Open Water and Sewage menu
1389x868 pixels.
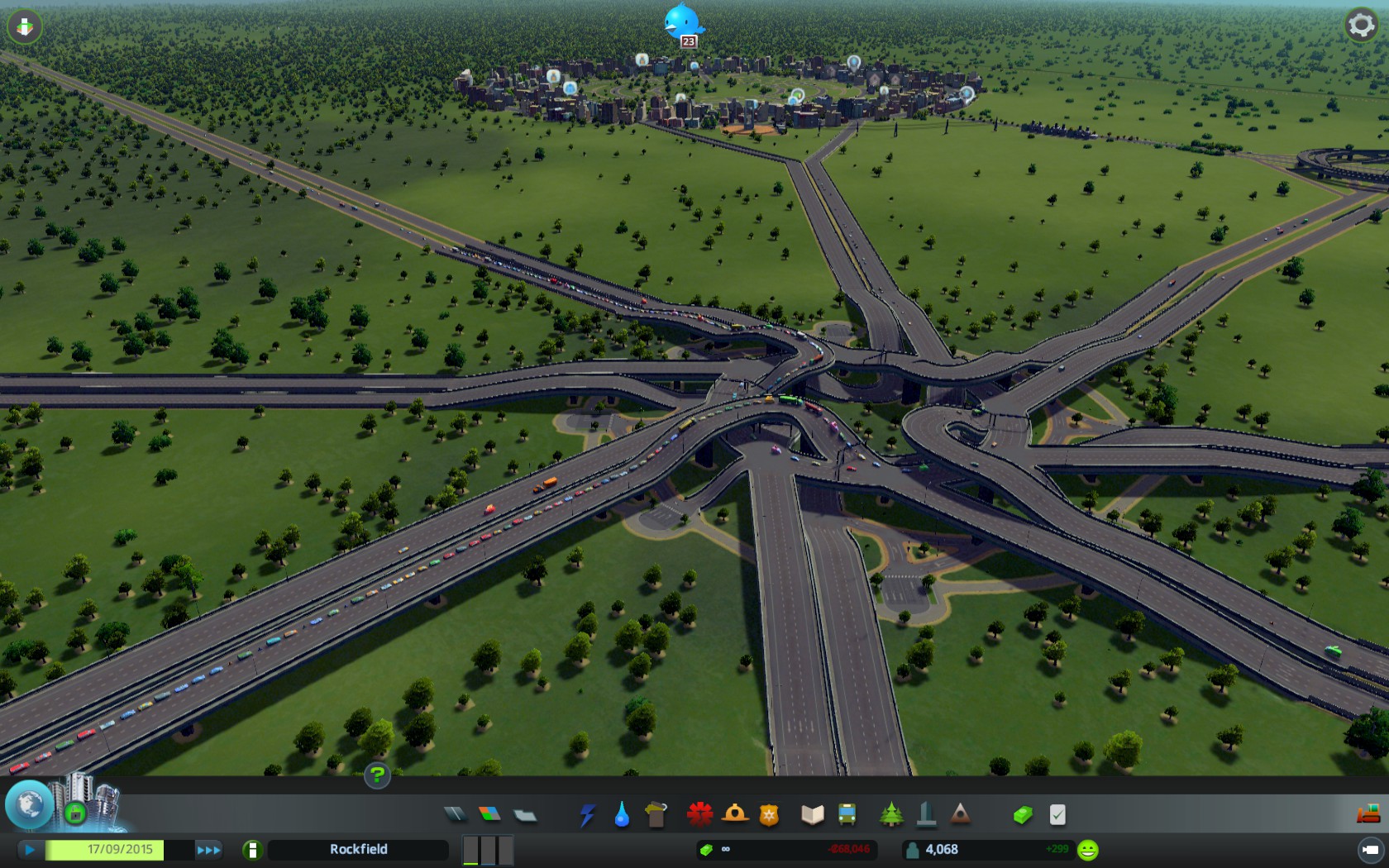(622, 815)
